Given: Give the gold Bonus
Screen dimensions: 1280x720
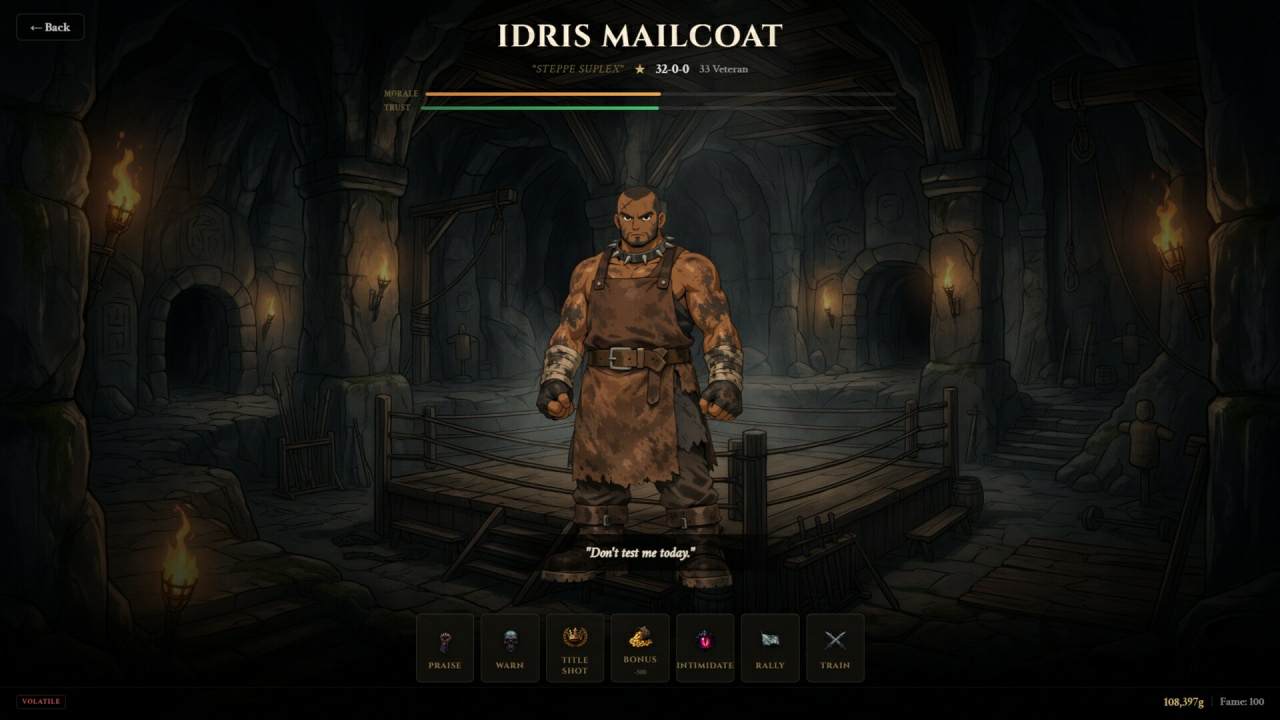Looking at the screenshot, I should [640, 648].
